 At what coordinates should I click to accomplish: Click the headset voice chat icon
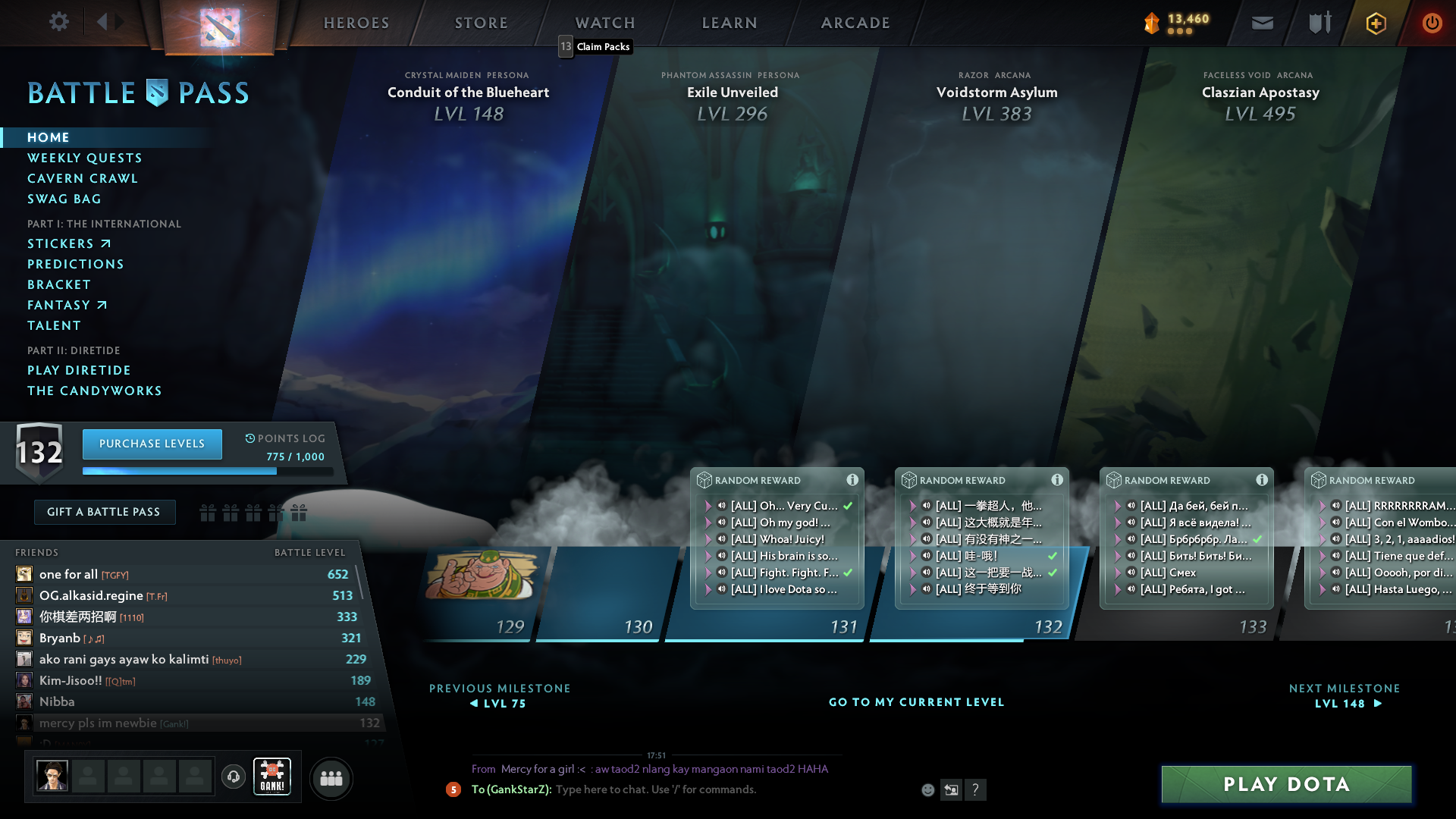[x=234, y=777]
